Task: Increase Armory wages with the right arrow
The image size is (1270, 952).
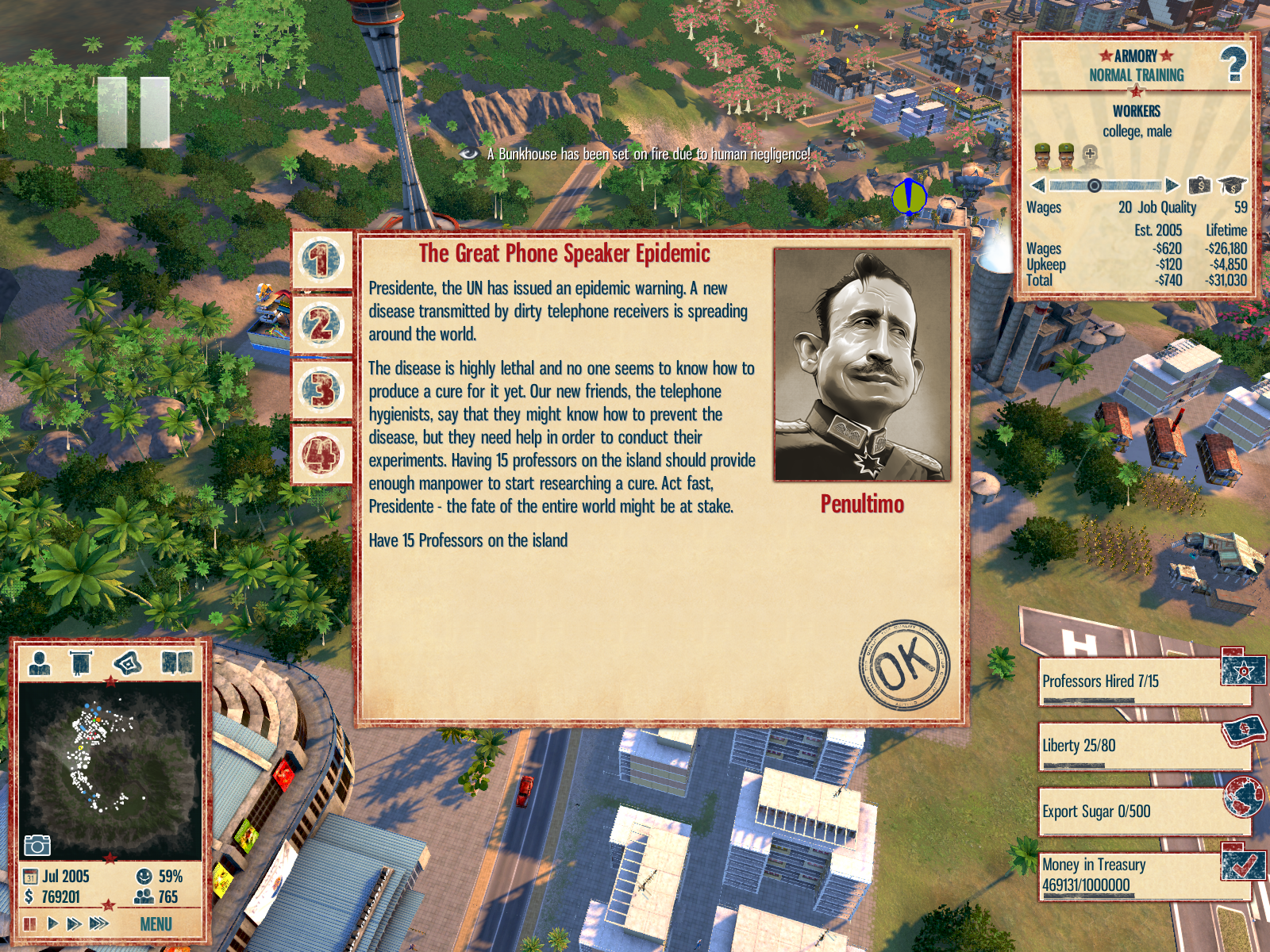Action: pyautogui.click(x=1172, y=186)
